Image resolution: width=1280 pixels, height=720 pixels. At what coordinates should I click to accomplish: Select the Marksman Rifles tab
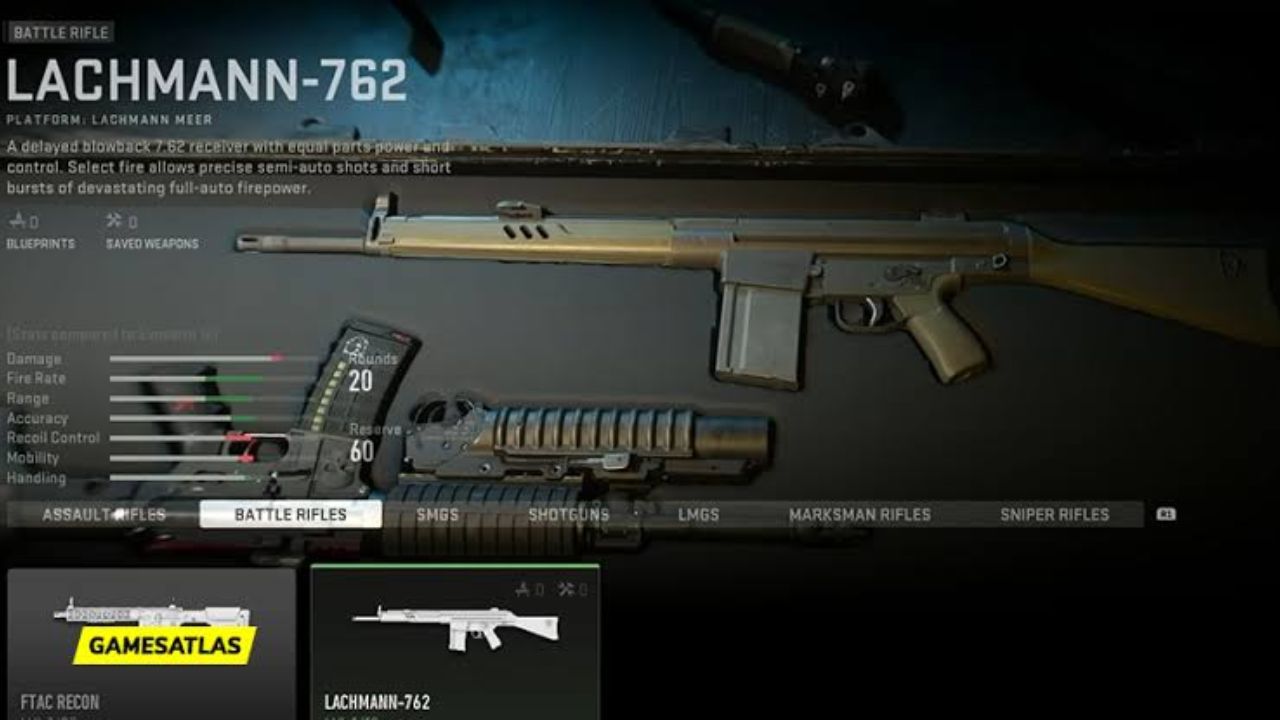click(858, 513)
